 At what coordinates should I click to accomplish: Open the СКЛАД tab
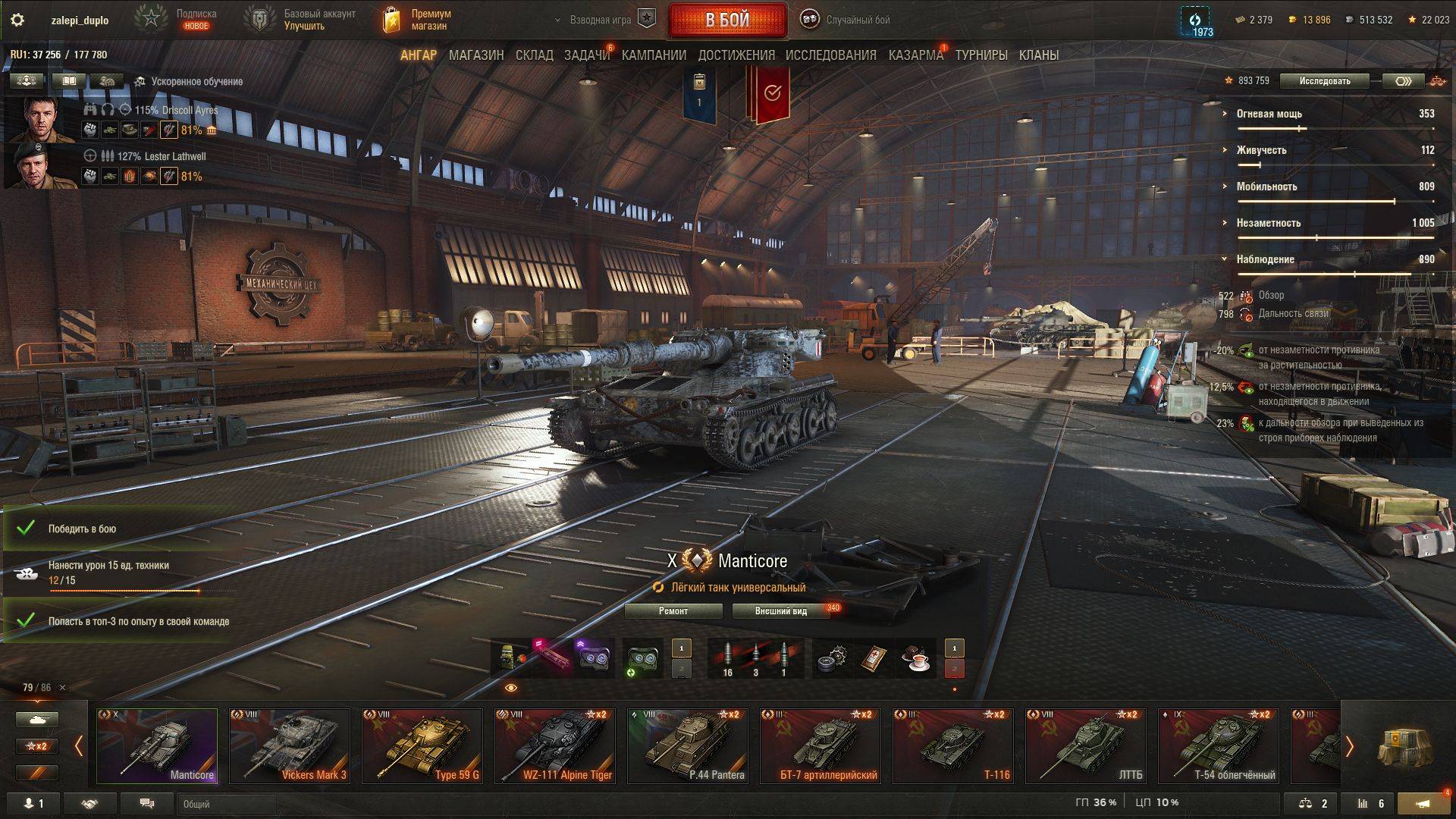(534, 55)
